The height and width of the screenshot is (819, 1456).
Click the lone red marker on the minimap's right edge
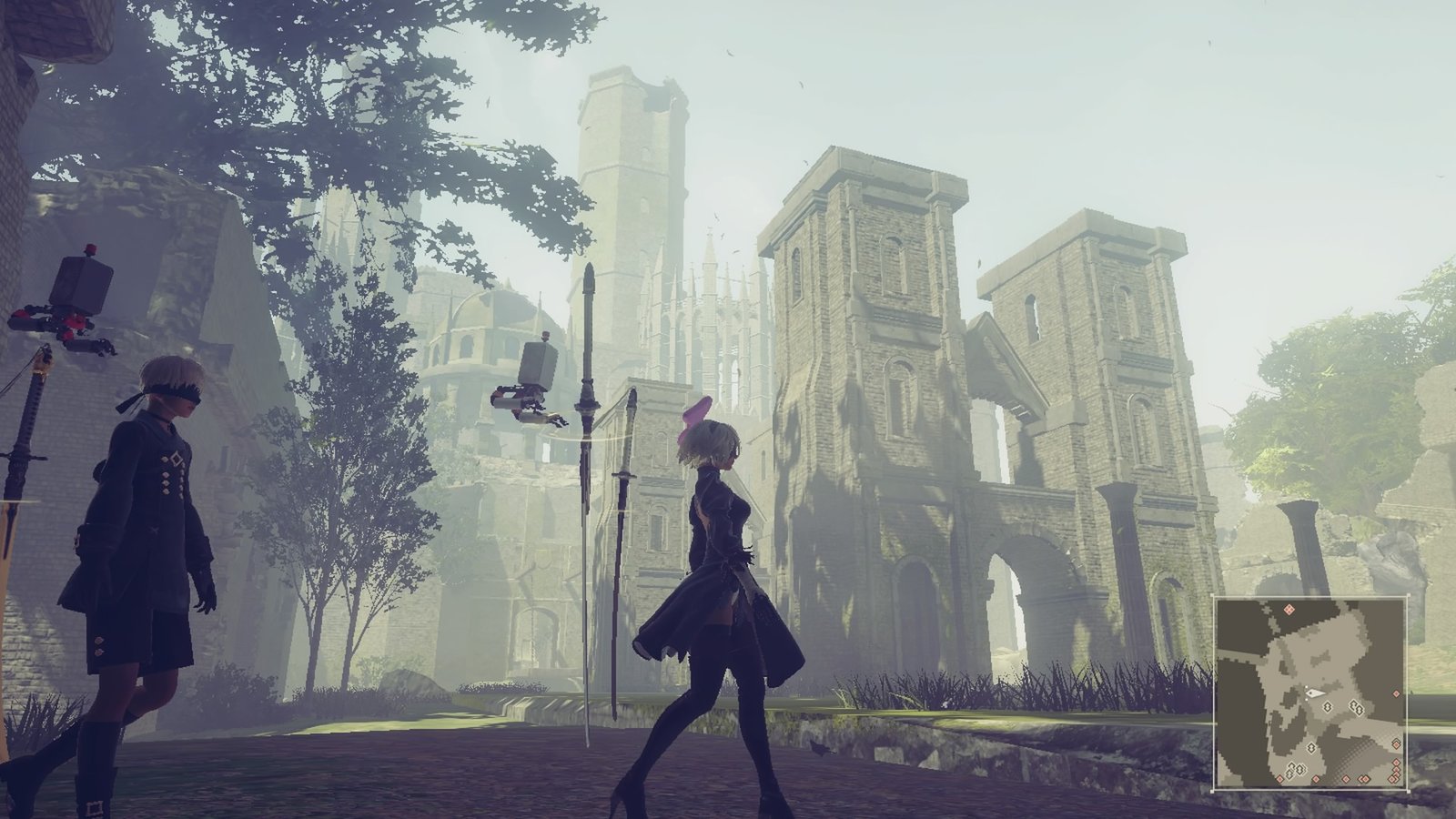click(x=1396, y=693)
